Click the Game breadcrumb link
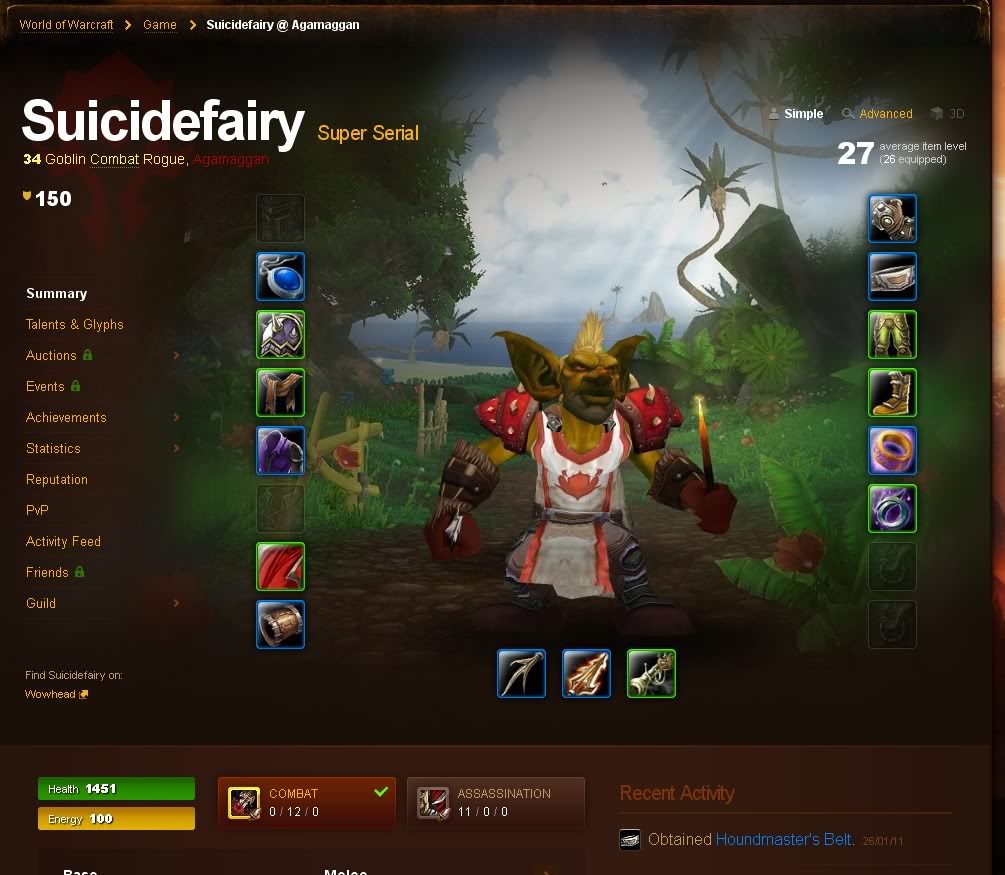 160,25
